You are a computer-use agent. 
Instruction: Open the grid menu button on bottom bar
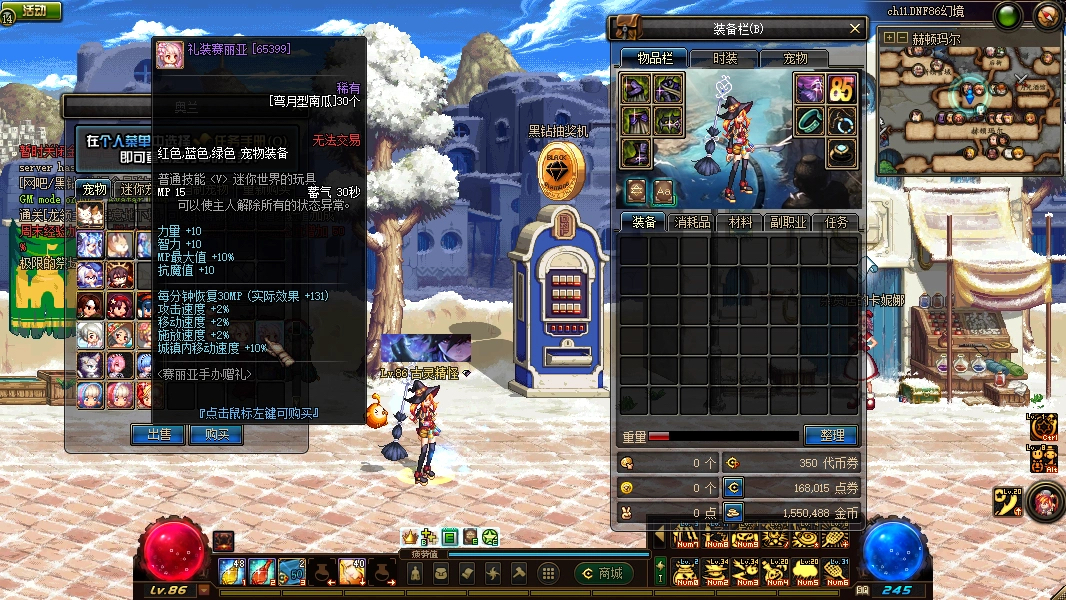click(x=547, y=573)
